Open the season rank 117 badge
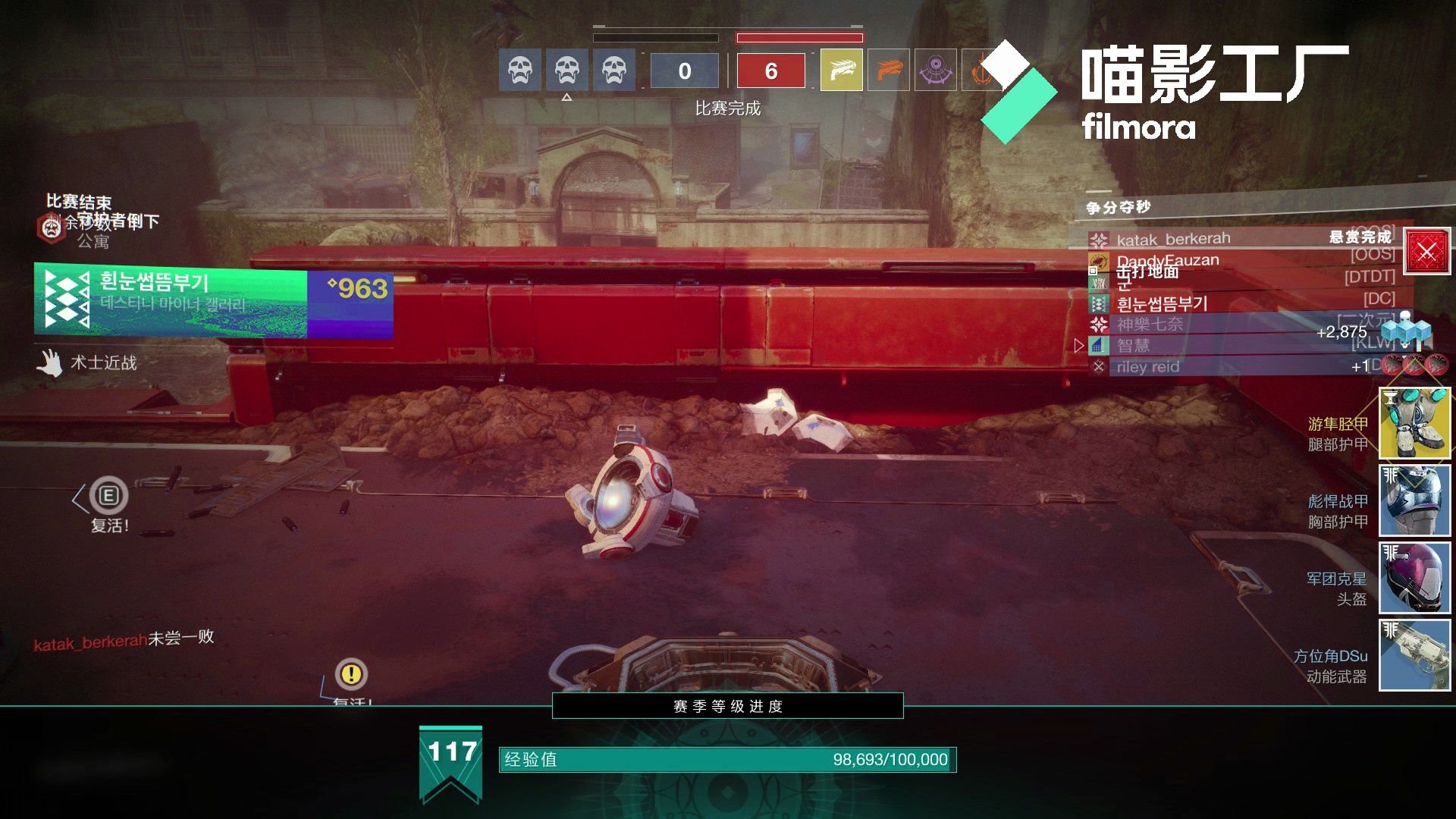The width and height of the screenshot is (1456, 819). 451,762
